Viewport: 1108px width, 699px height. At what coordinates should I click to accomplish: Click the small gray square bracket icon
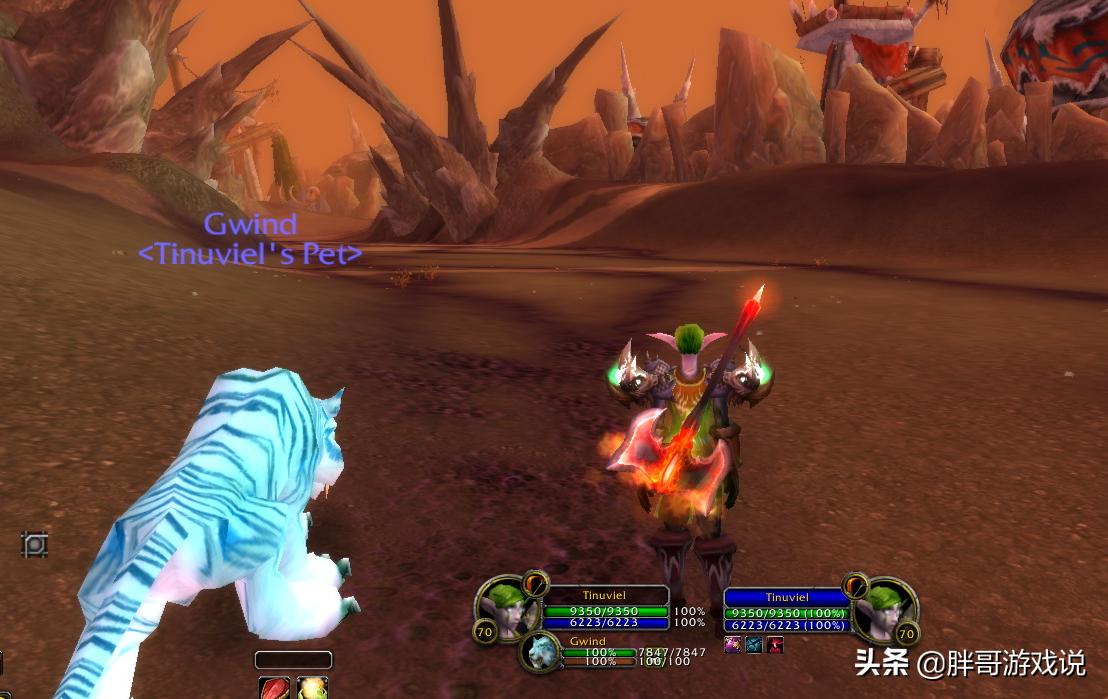pyautogui.click(x=35, y=545)
